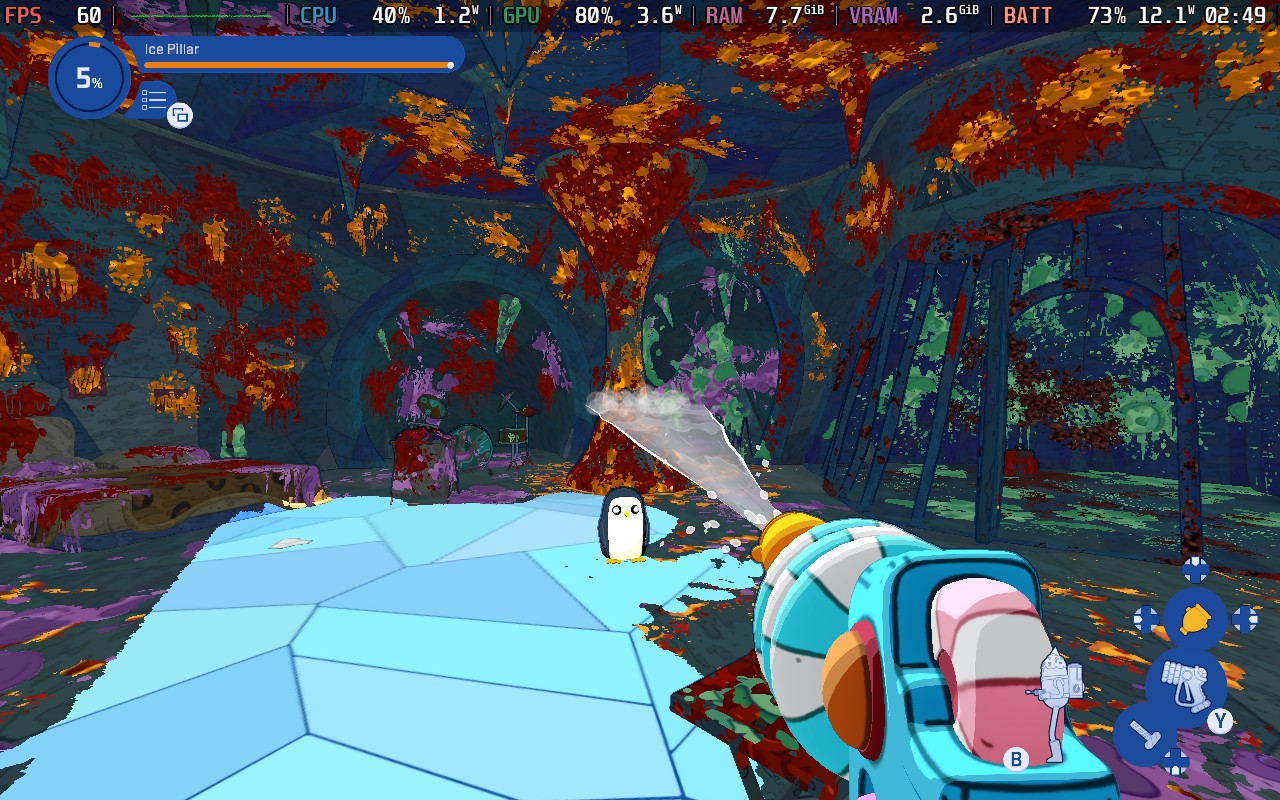1280x800 pixels.
Task: Open the dirt checklist speech bubble icon
Action: pos(152,100)
